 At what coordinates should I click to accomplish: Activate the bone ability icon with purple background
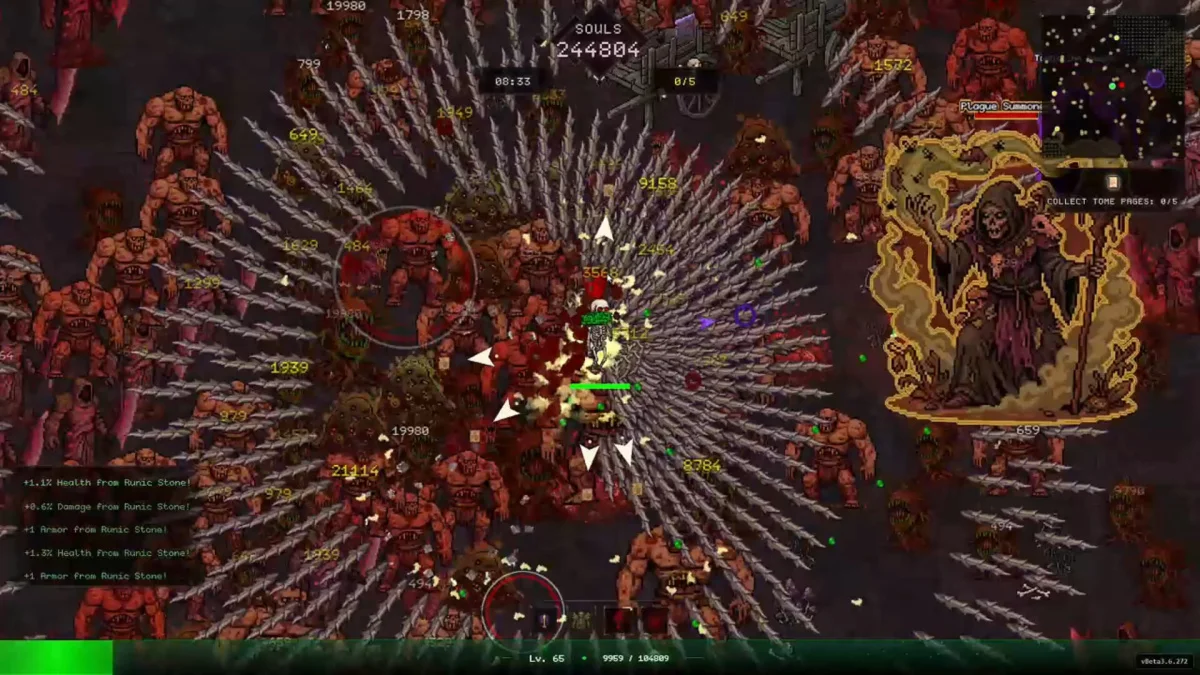point(544,620)
